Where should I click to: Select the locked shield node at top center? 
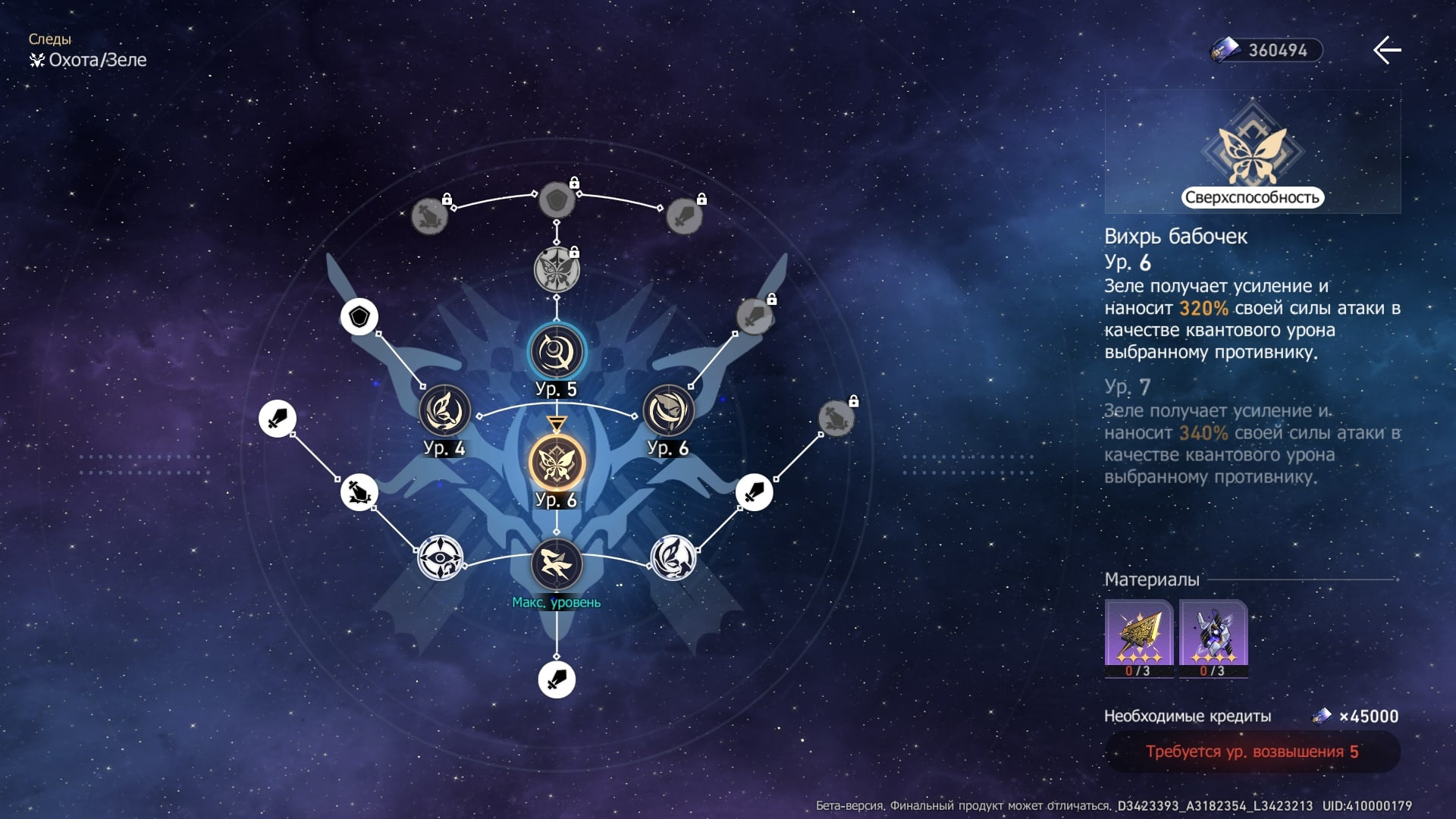pos(557,200)
